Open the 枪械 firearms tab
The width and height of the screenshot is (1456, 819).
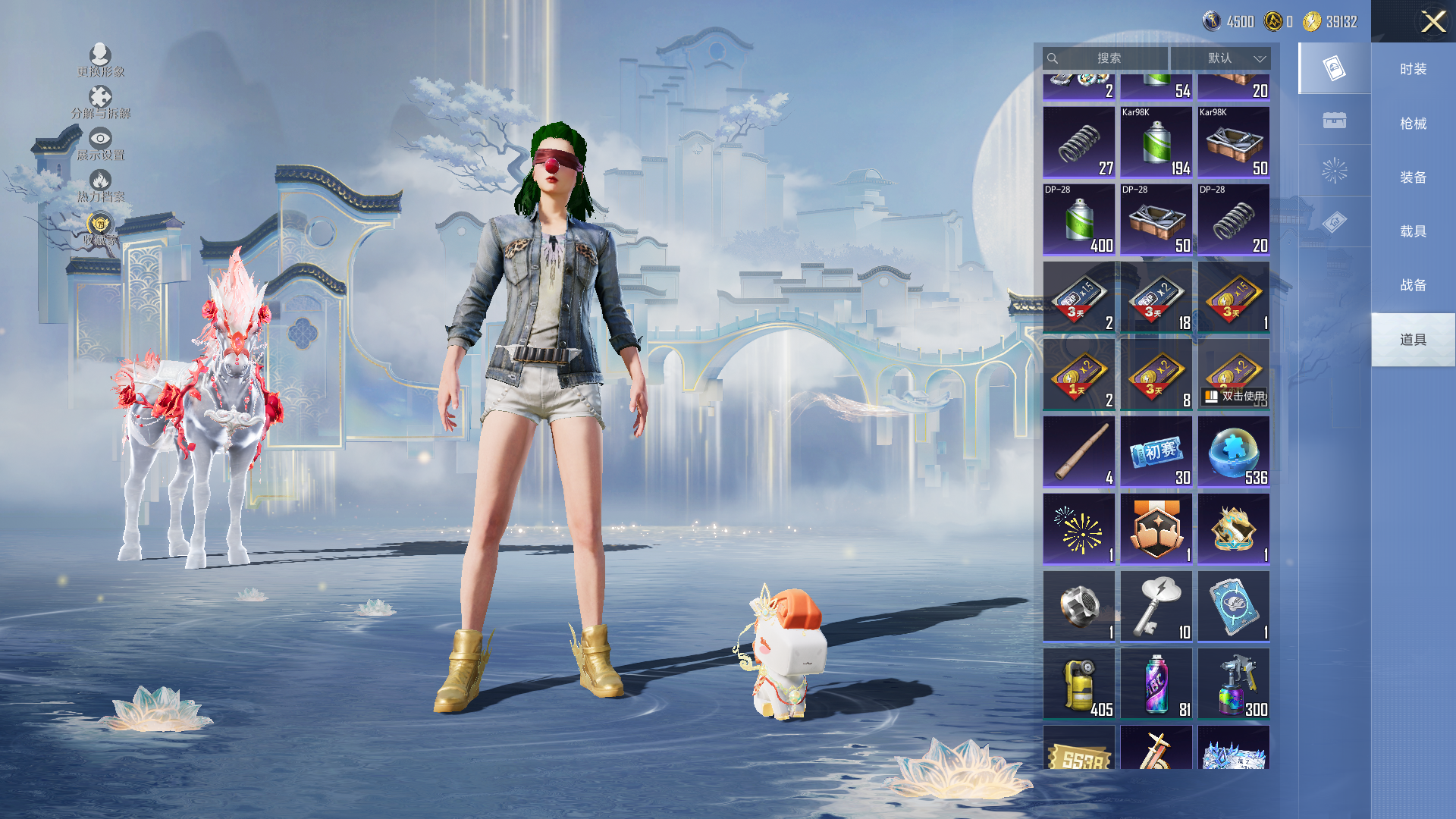[x=1413, y=124]
